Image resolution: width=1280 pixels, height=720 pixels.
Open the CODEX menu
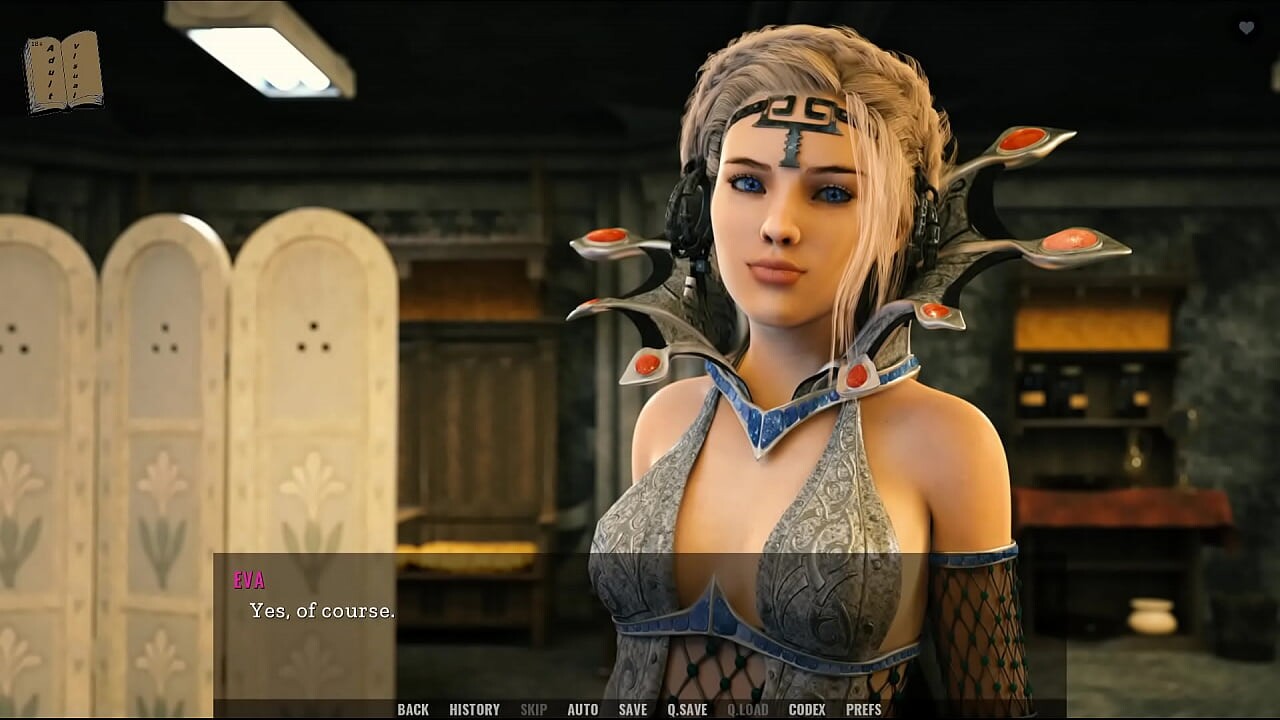806,709
